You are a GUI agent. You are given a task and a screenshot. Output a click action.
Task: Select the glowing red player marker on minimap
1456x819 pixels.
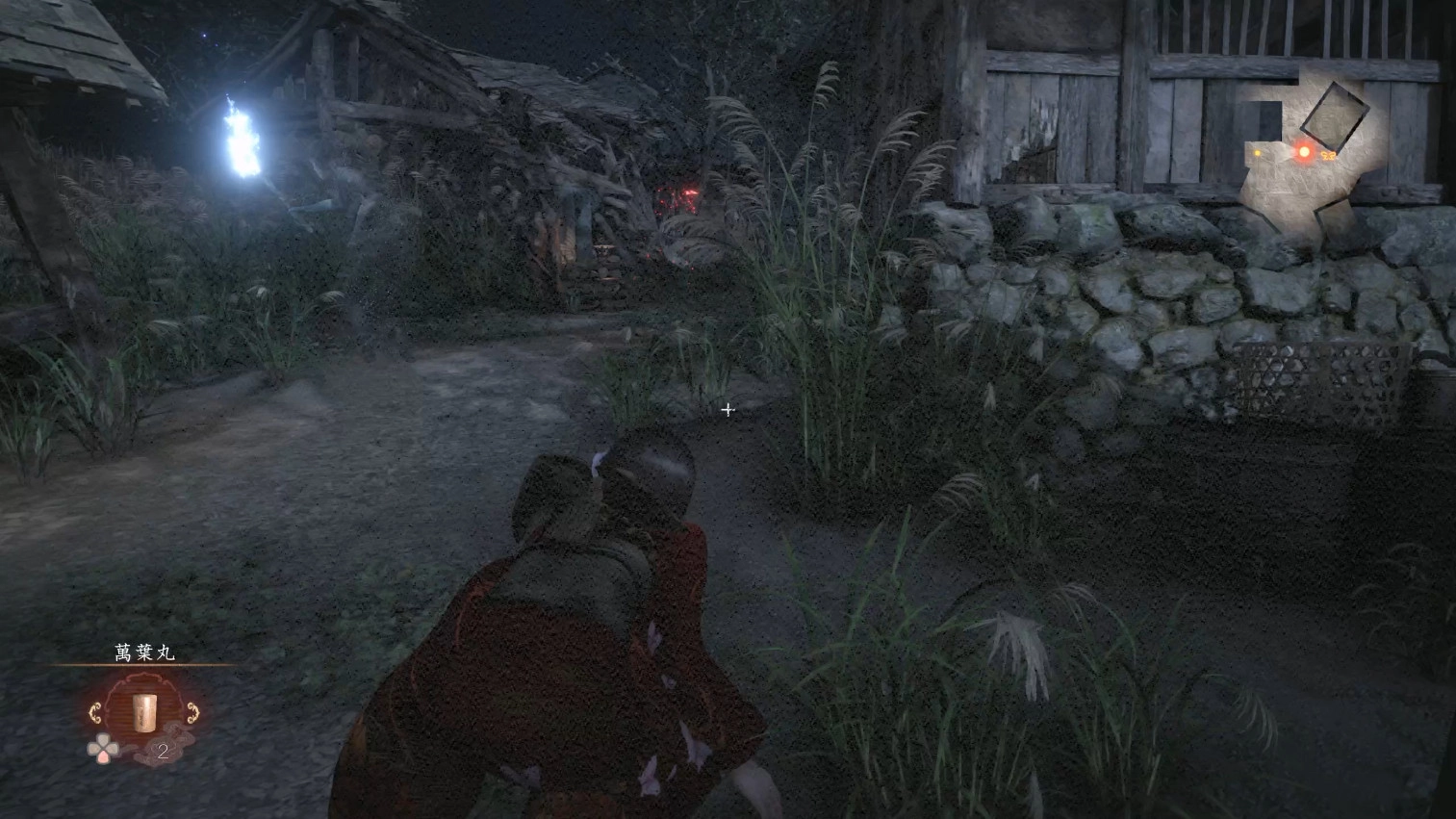pos(1304,151)
